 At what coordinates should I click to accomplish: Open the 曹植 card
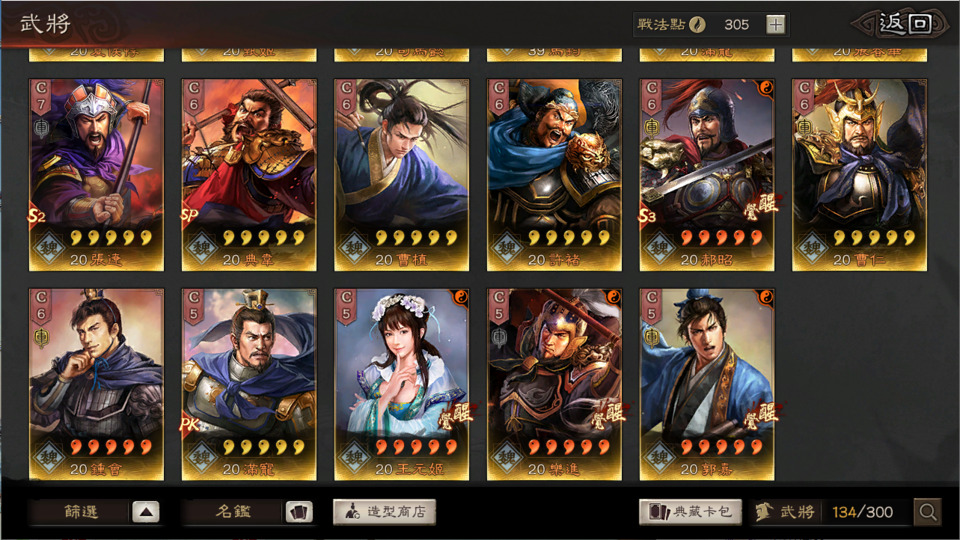click(401, 175)
